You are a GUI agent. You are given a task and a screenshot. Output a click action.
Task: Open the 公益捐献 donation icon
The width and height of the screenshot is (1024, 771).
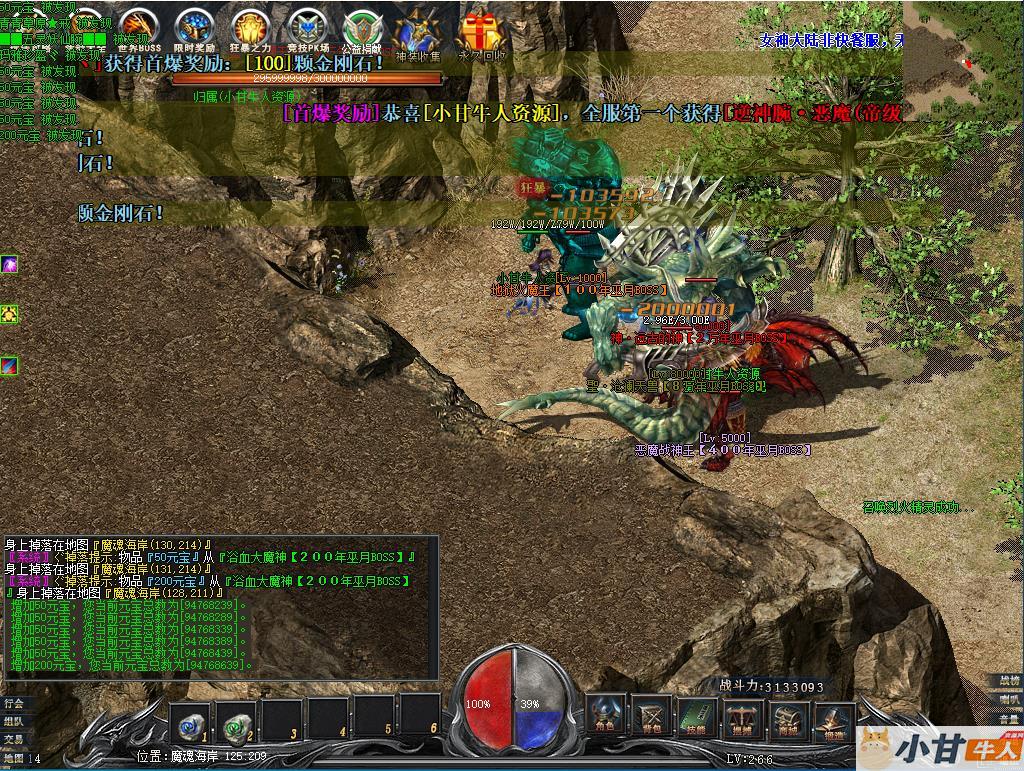[x=361, y=29]
